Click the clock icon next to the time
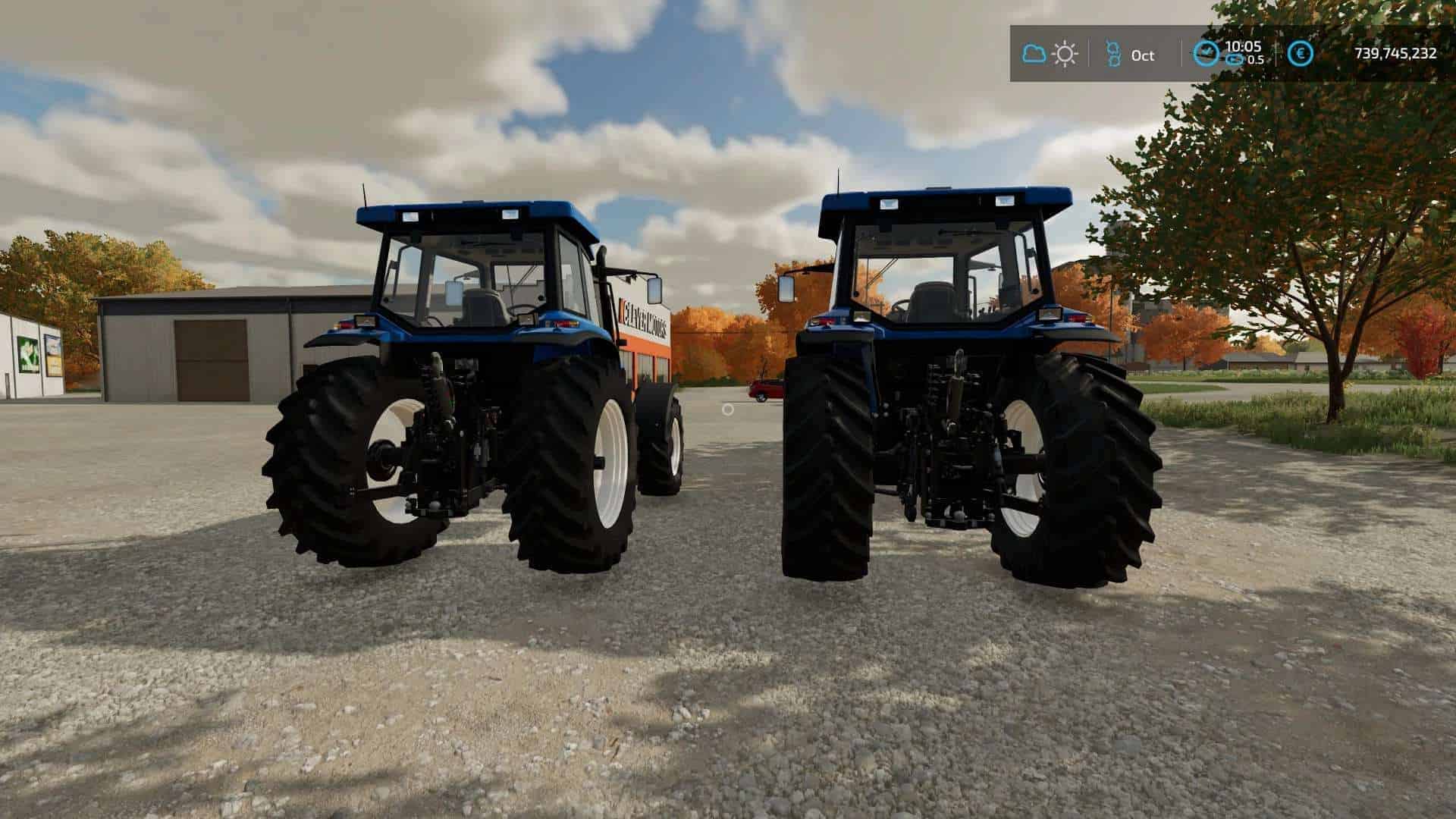The image size is (1456, 819). click(1207, 53)
